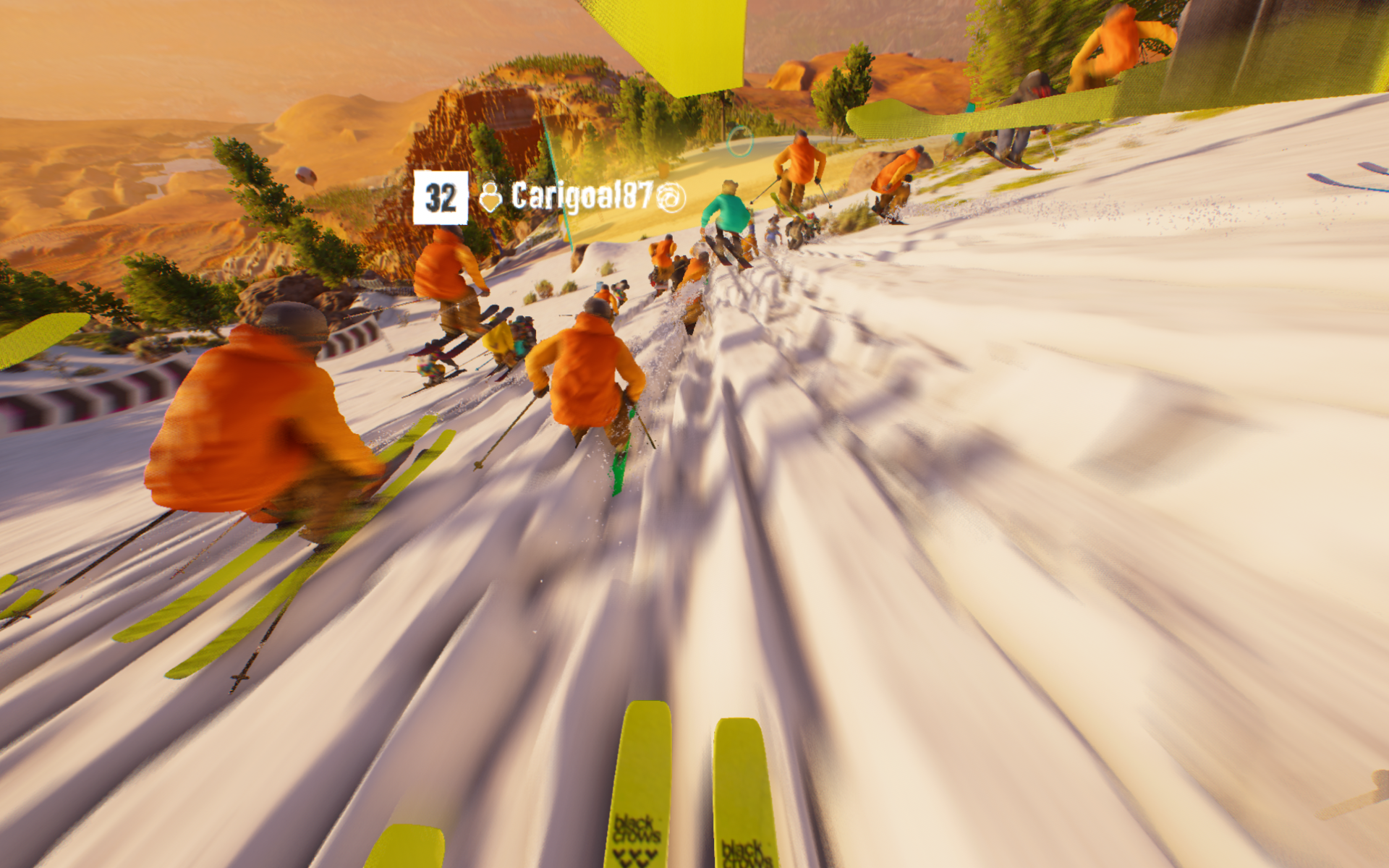Click the teal checkpoint ring on the slope
This screenshot has width=1389, height=868.
(x=740, y=142)
